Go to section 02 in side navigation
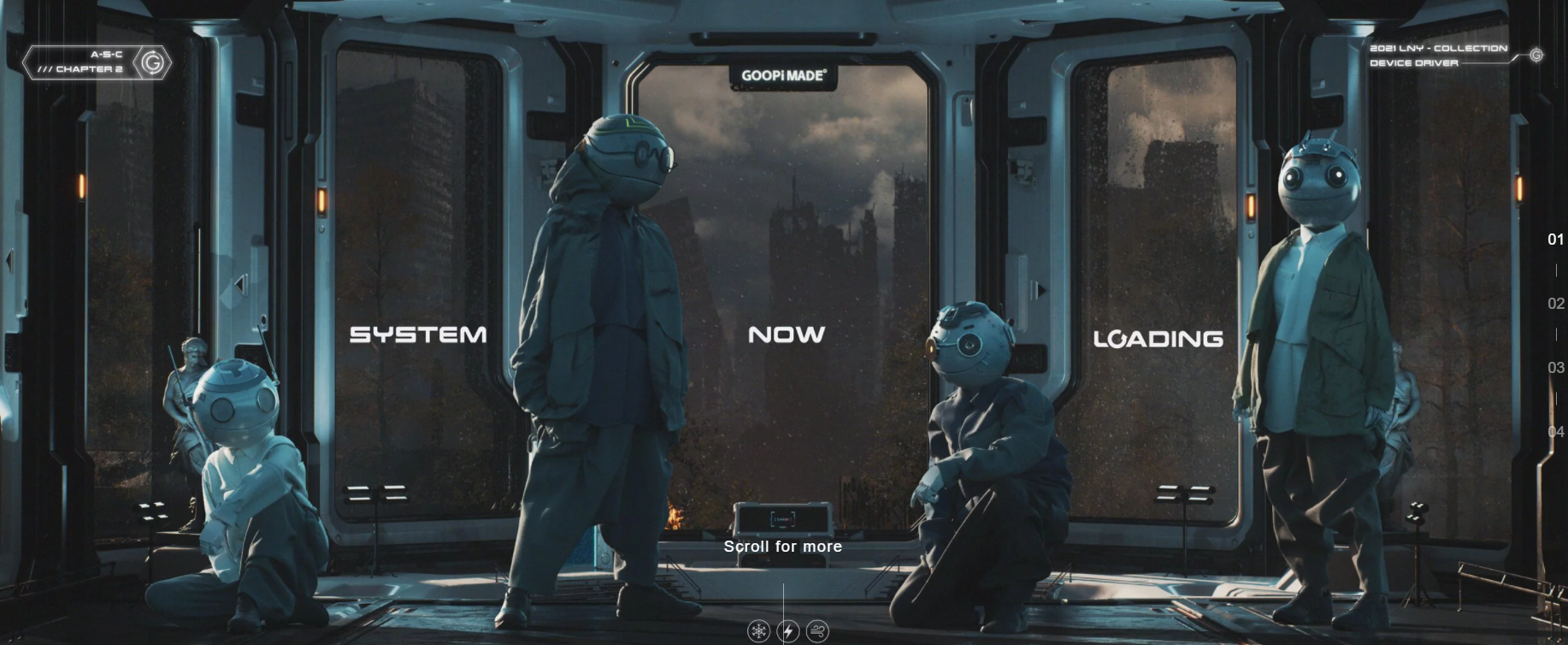 pyautogui.click(x=1555, y=304)
